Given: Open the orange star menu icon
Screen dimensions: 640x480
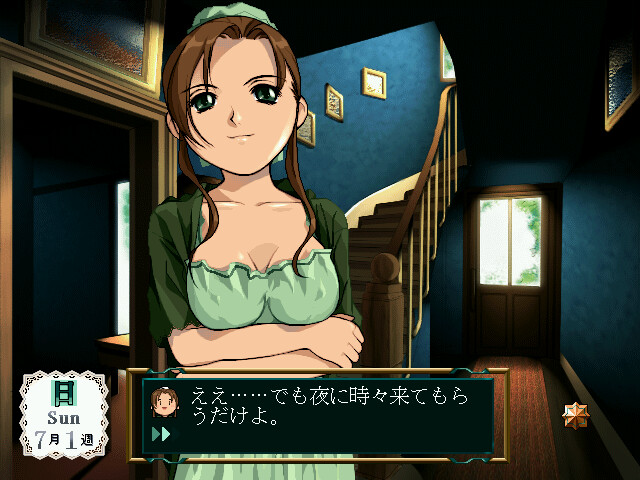Looking at the screenshot, I should (576, 415).
